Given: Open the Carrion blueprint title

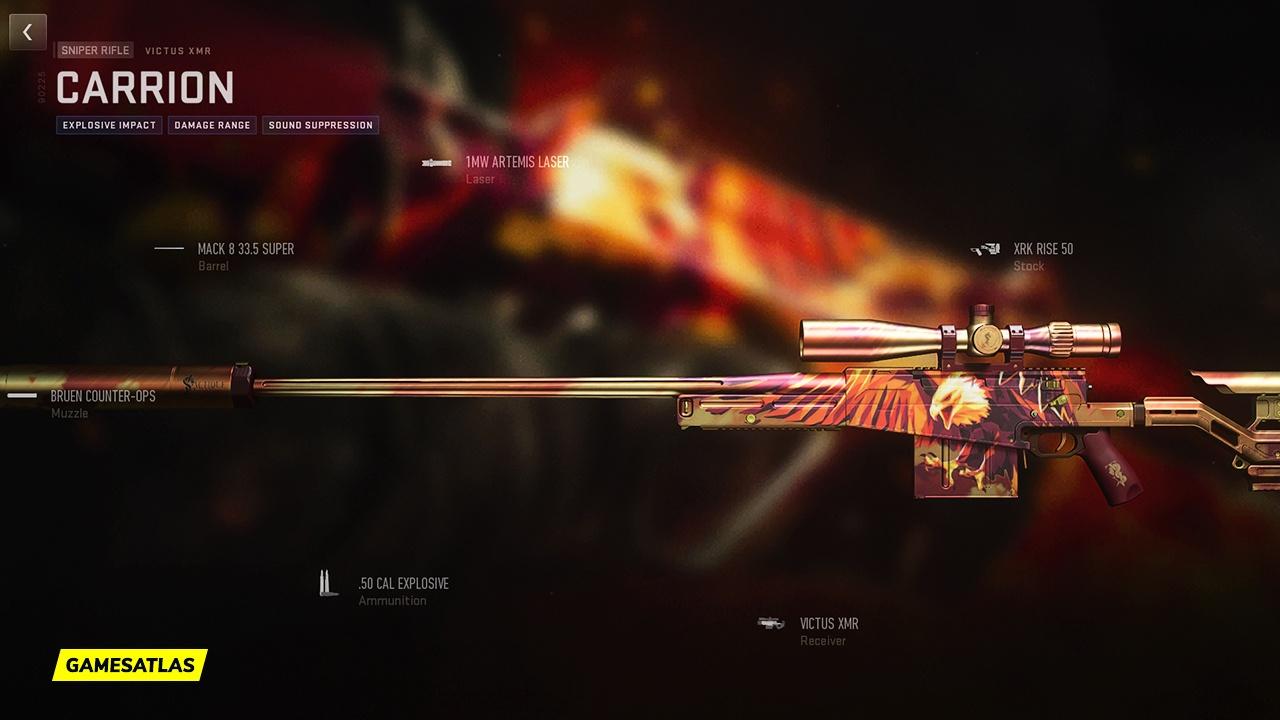Looking at the screenshot, I should point(145,88).
